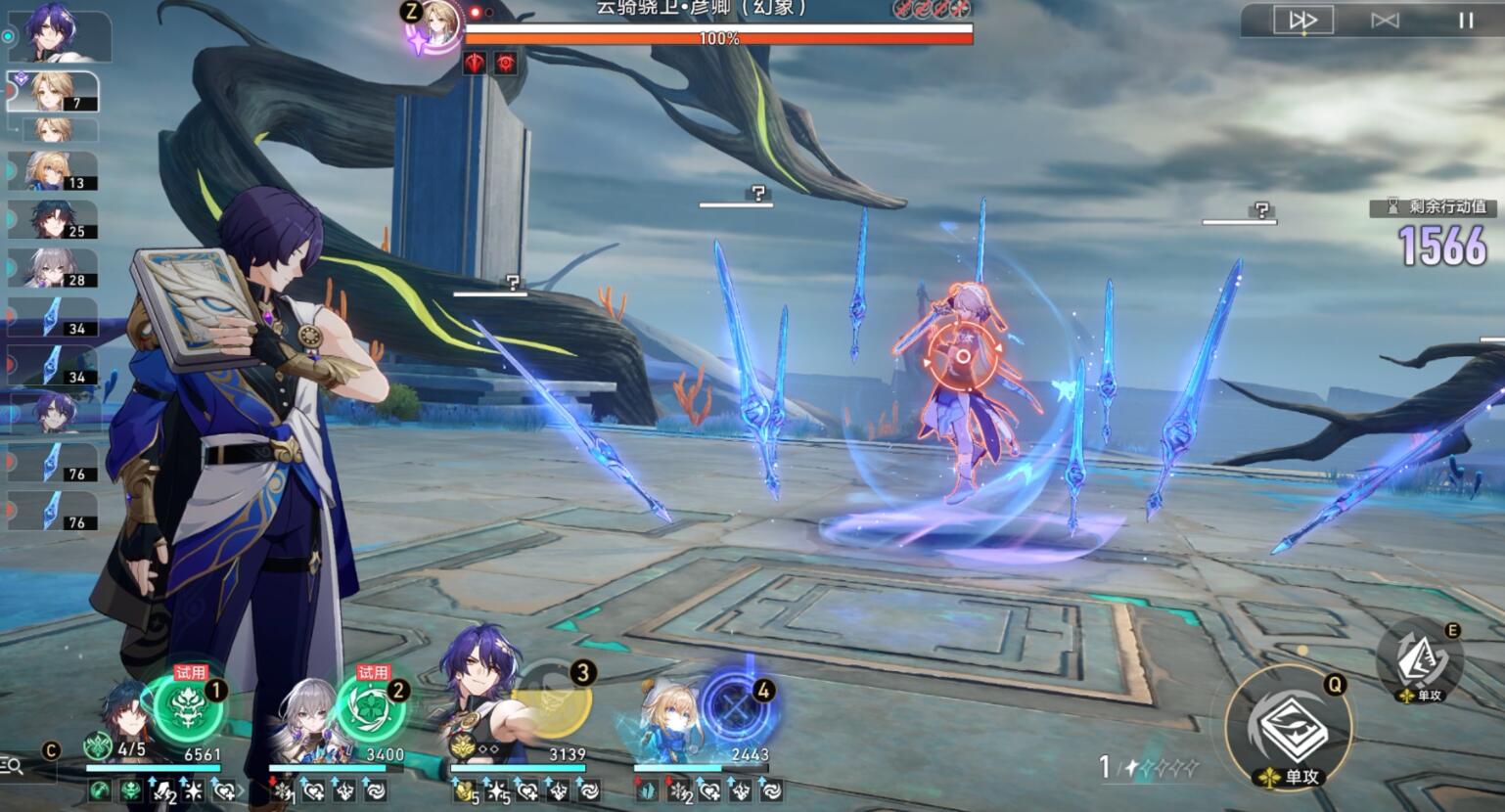This screenshot has width=1505, height=812.
Task: Inspect the red boss weakness icon under the health bar
Action: tap(475, 64)
